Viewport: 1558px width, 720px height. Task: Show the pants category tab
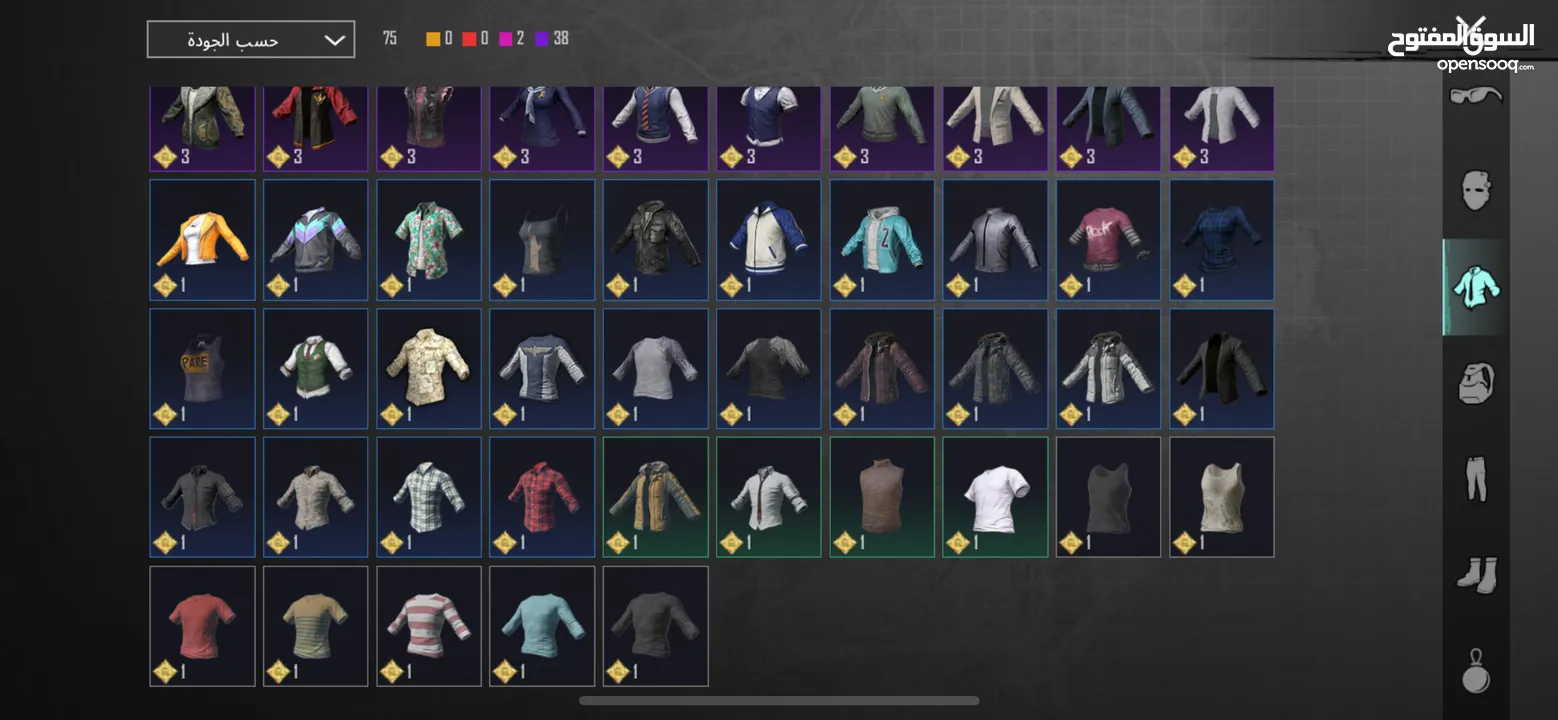pyautogui.click(x=1476, y=479)
